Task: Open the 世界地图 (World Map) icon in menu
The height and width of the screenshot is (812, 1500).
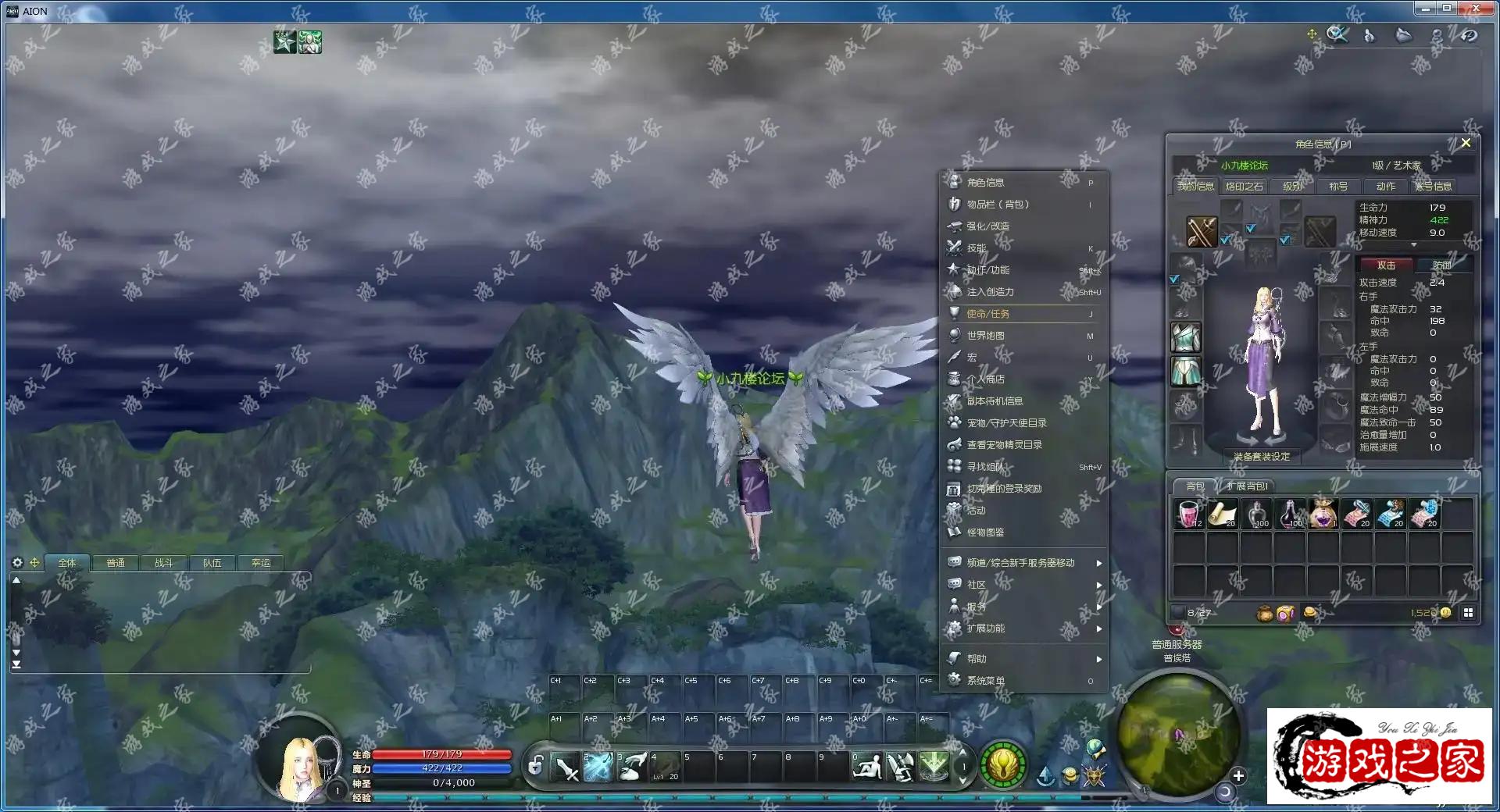Action: (x=954, y=335)
